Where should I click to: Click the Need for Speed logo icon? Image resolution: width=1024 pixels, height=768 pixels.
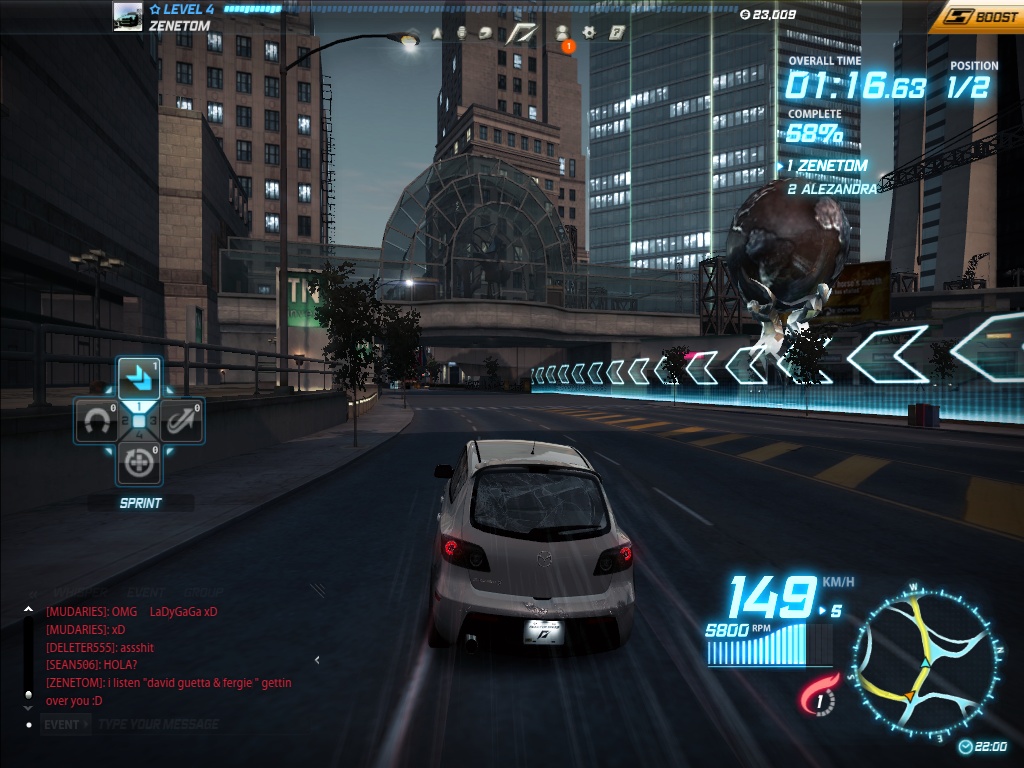[522, 33]
